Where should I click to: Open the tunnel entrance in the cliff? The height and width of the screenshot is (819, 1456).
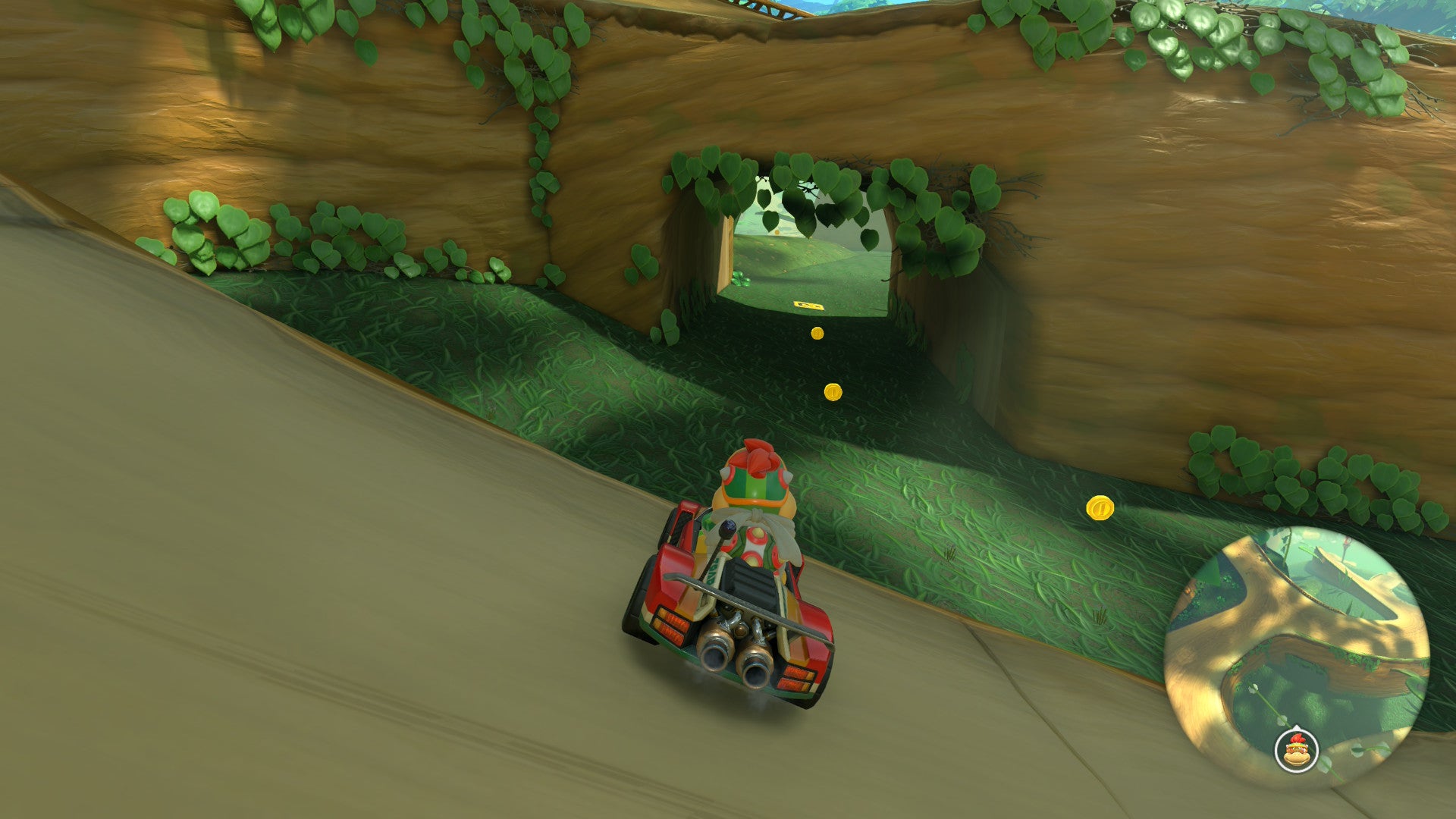[x=808, y=250]
